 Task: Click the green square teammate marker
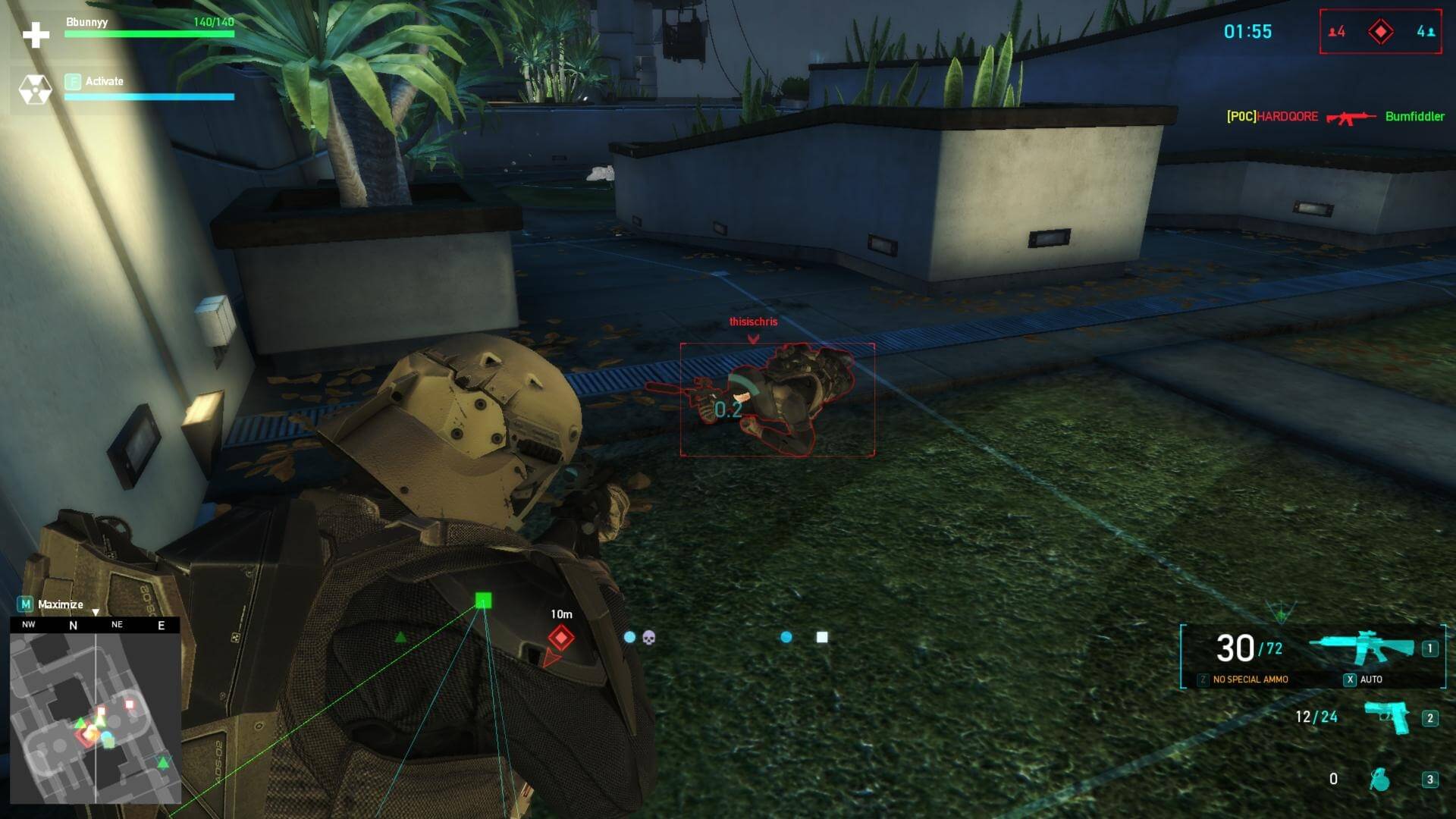point(483,601)
